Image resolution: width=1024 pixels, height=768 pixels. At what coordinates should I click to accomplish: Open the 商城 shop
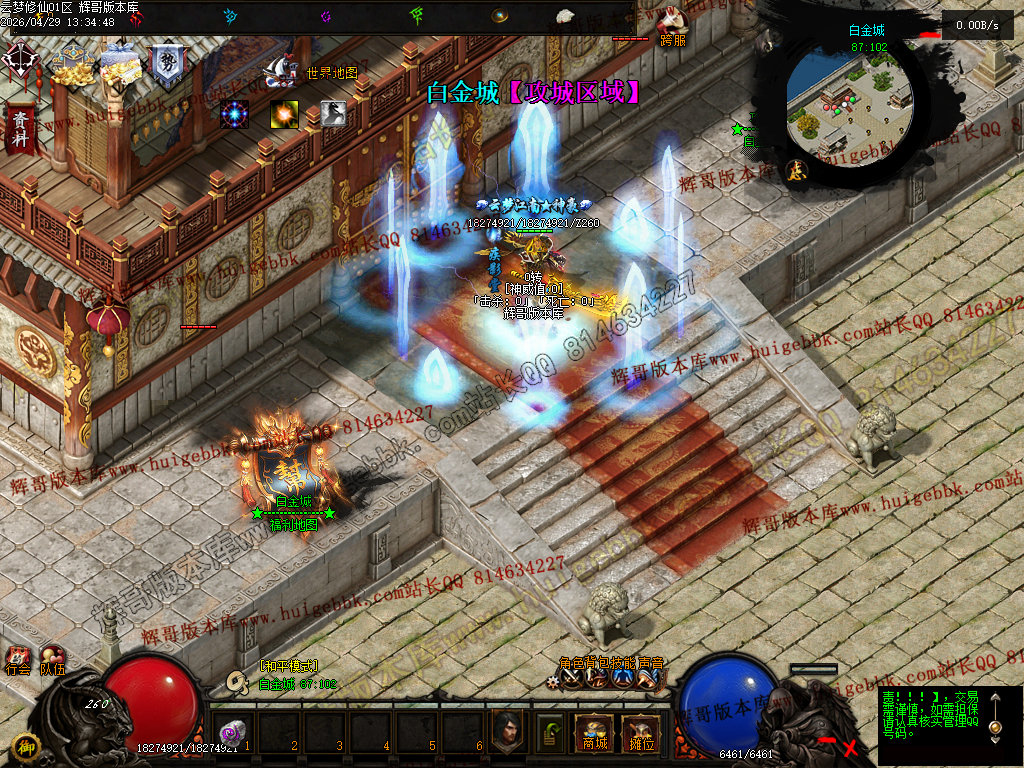click(x=593, y=734)
